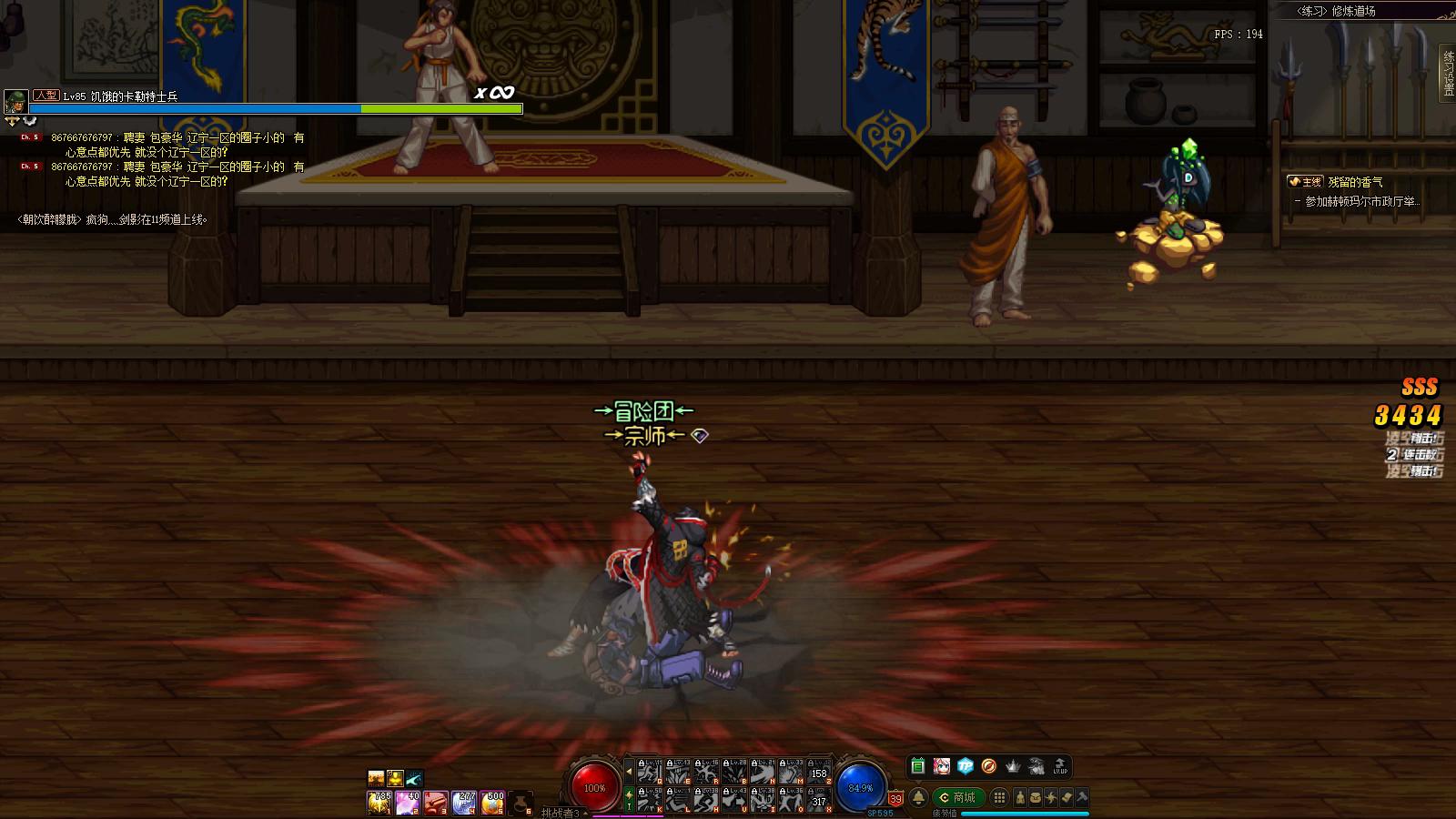This screenshot has height=819, width=1456.
Task: Use the consumable in quick slot 1
Action: pos(379,802)
